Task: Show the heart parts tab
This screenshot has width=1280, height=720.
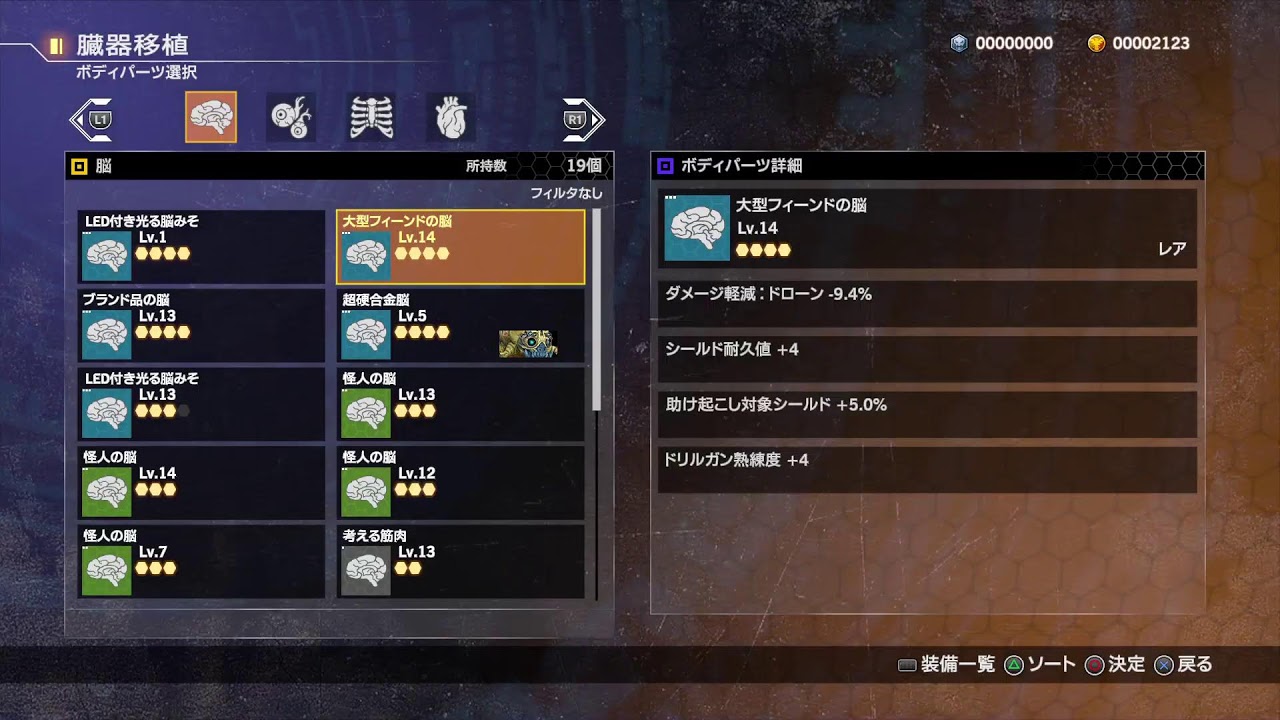Action: pos(451,117)
